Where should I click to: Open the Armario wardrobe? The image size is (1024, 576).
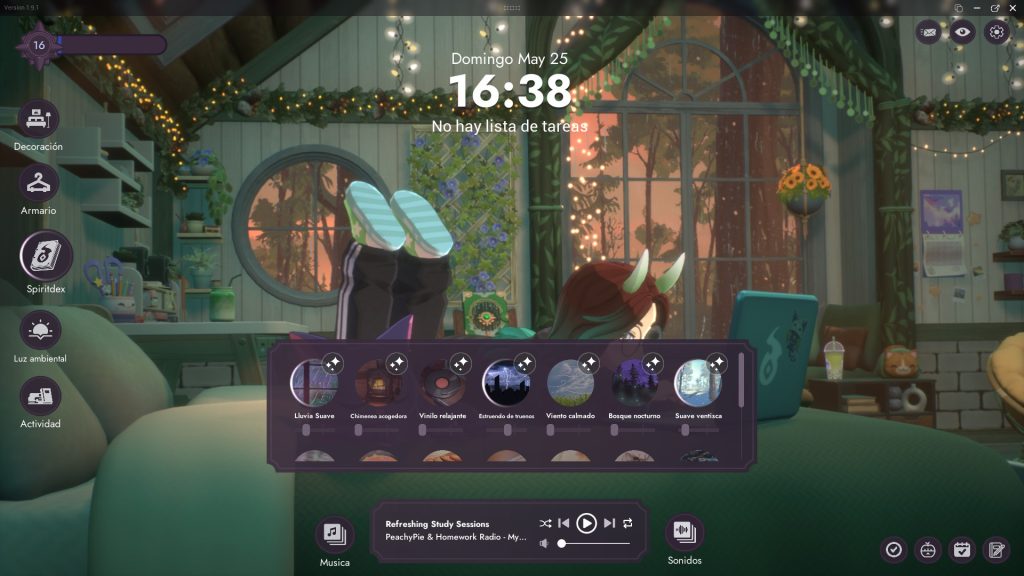pyautogui.click(x=38, y=184)
